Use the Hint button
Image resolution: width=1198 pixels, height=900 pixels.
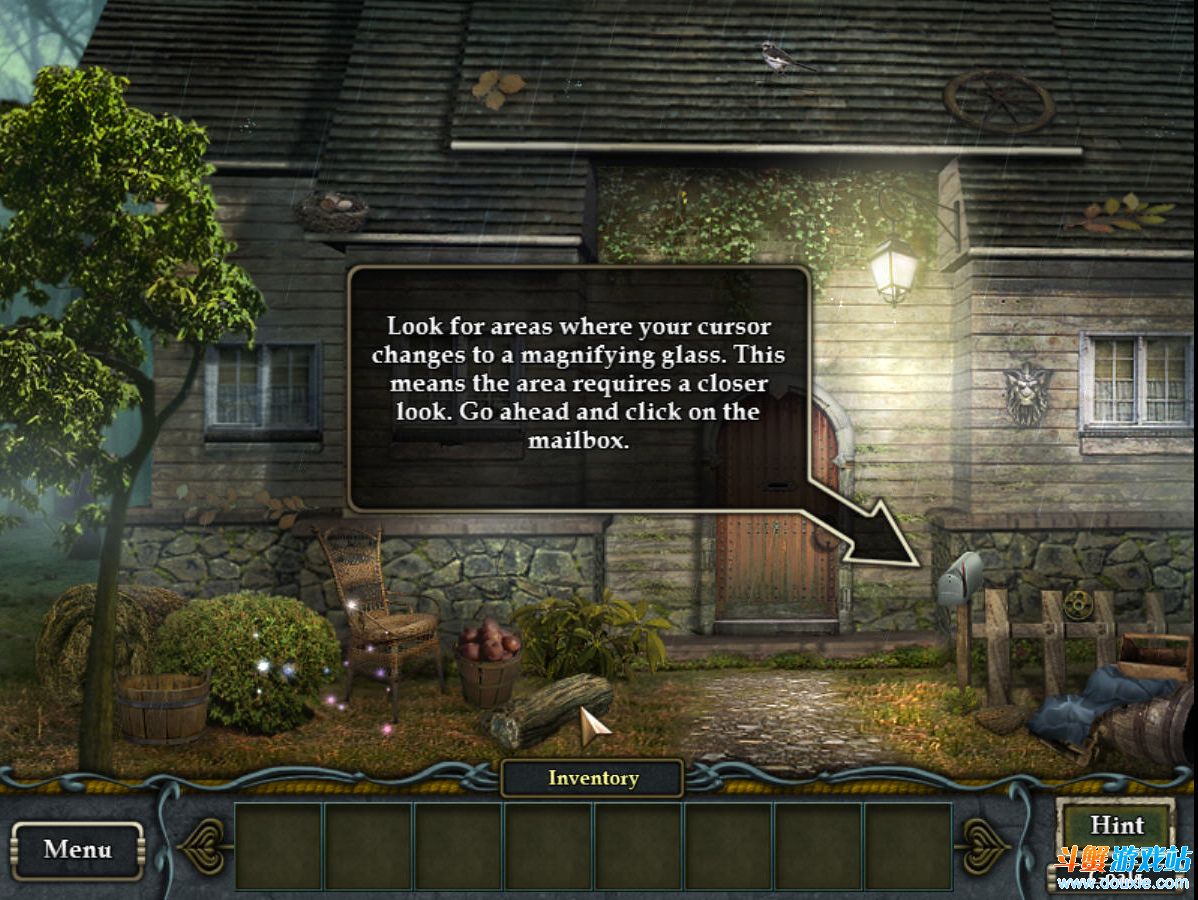click(x=1116, y=828)
